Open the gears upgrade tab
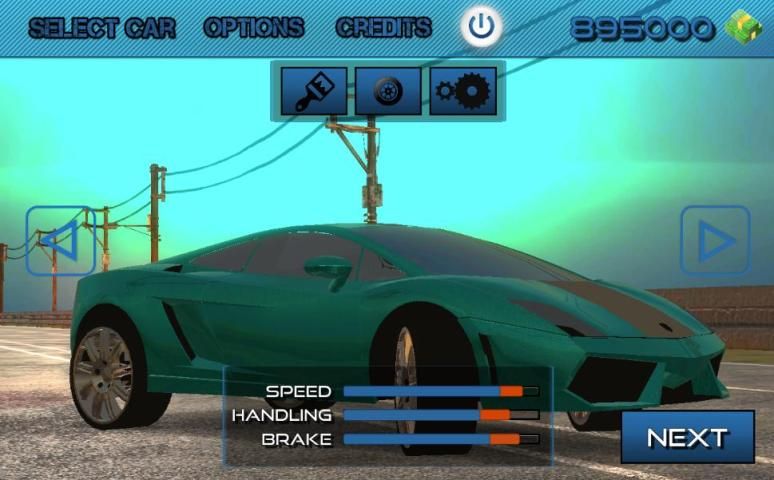The image size is (774, 480). point(463,92)
